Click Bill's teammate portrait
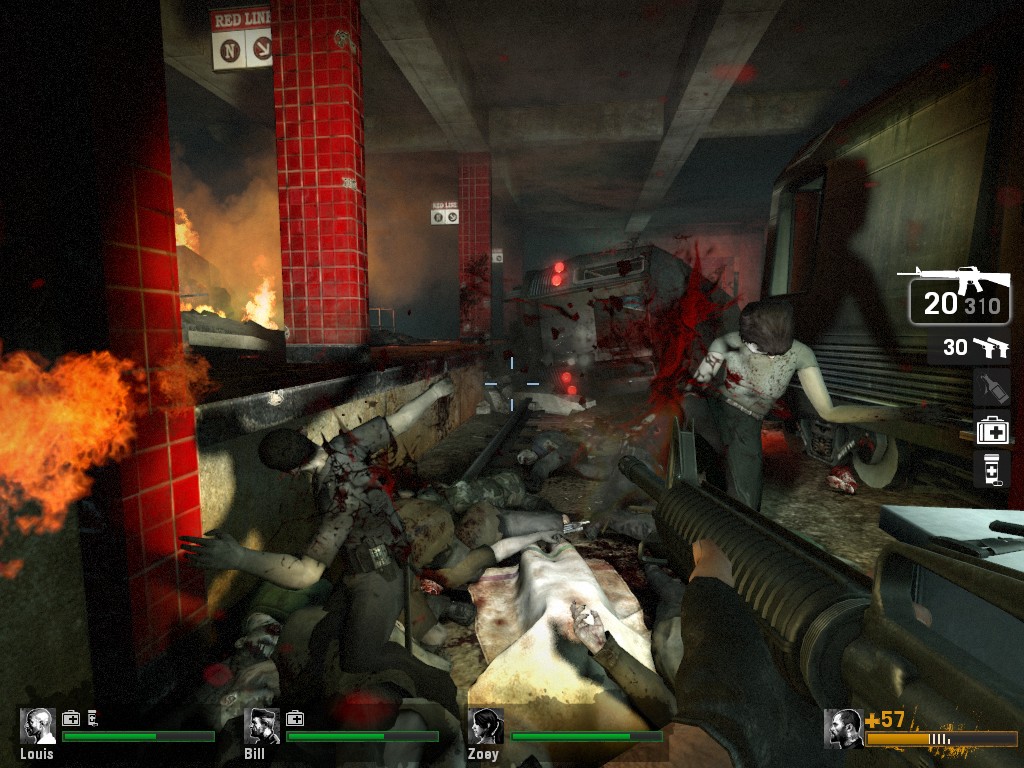 pyautogui.click(x=262, y=725)
